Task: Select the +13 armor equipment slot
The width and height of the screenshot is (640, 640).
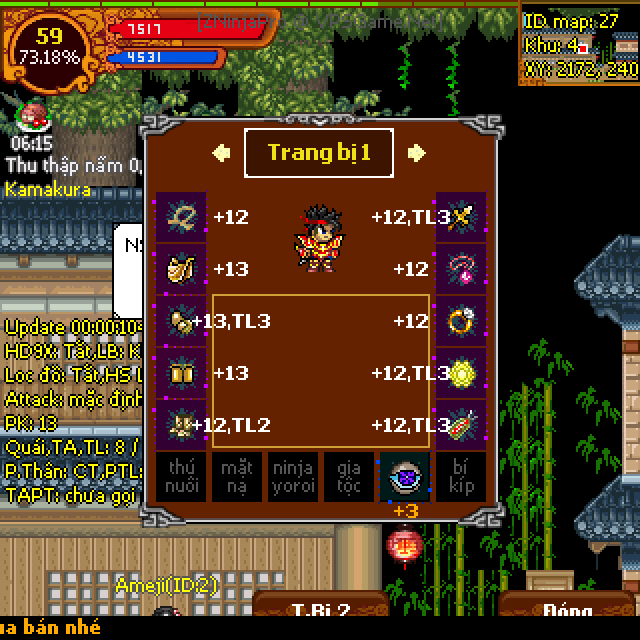Action: click(x=181, y=269)
